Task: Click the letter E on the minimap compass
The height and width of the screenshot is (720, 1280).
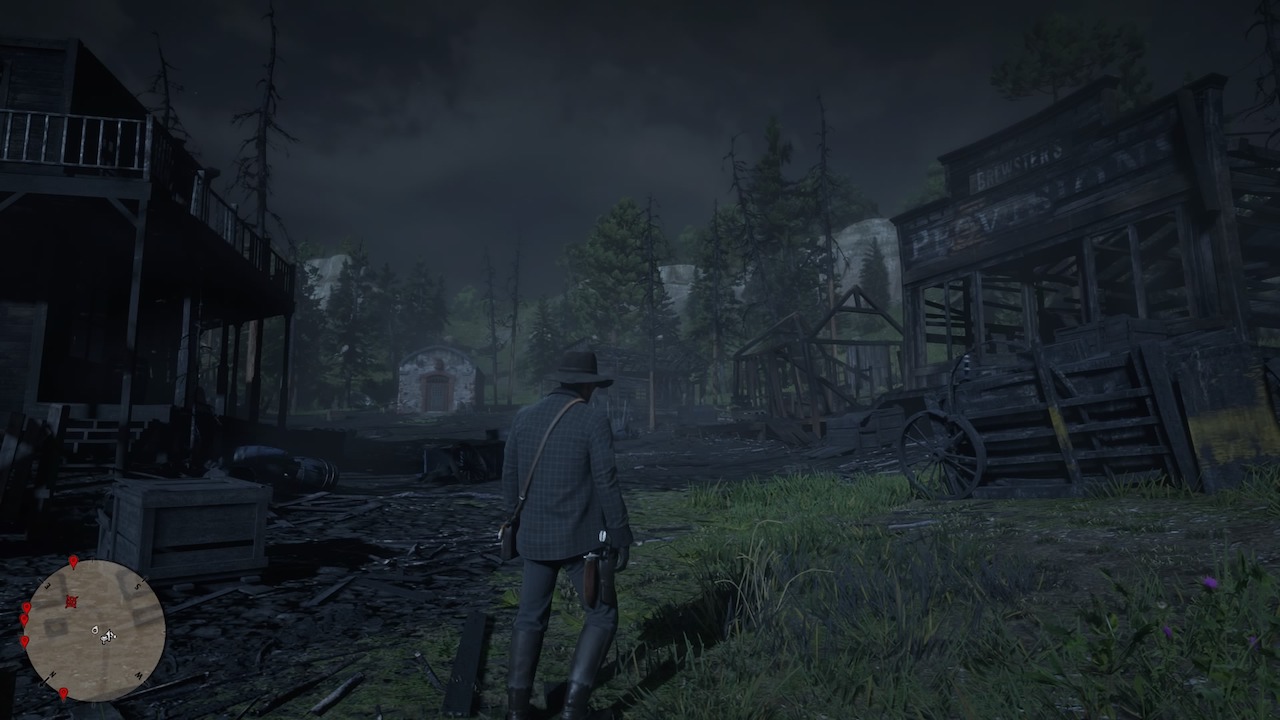Action: [x=47, y=584]
